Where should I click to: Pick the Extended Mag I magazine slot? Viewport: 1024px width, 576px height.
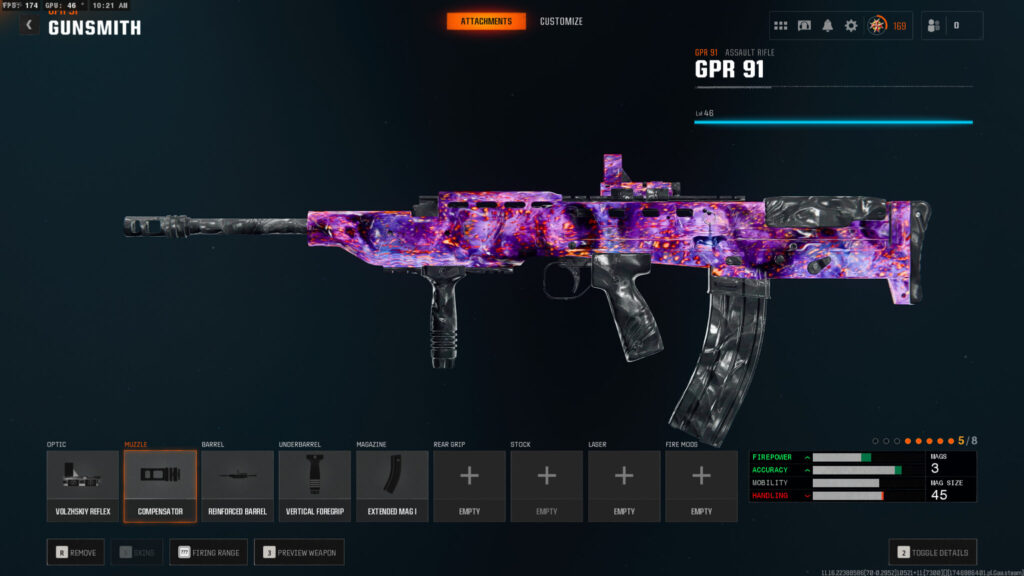point(392,485)
